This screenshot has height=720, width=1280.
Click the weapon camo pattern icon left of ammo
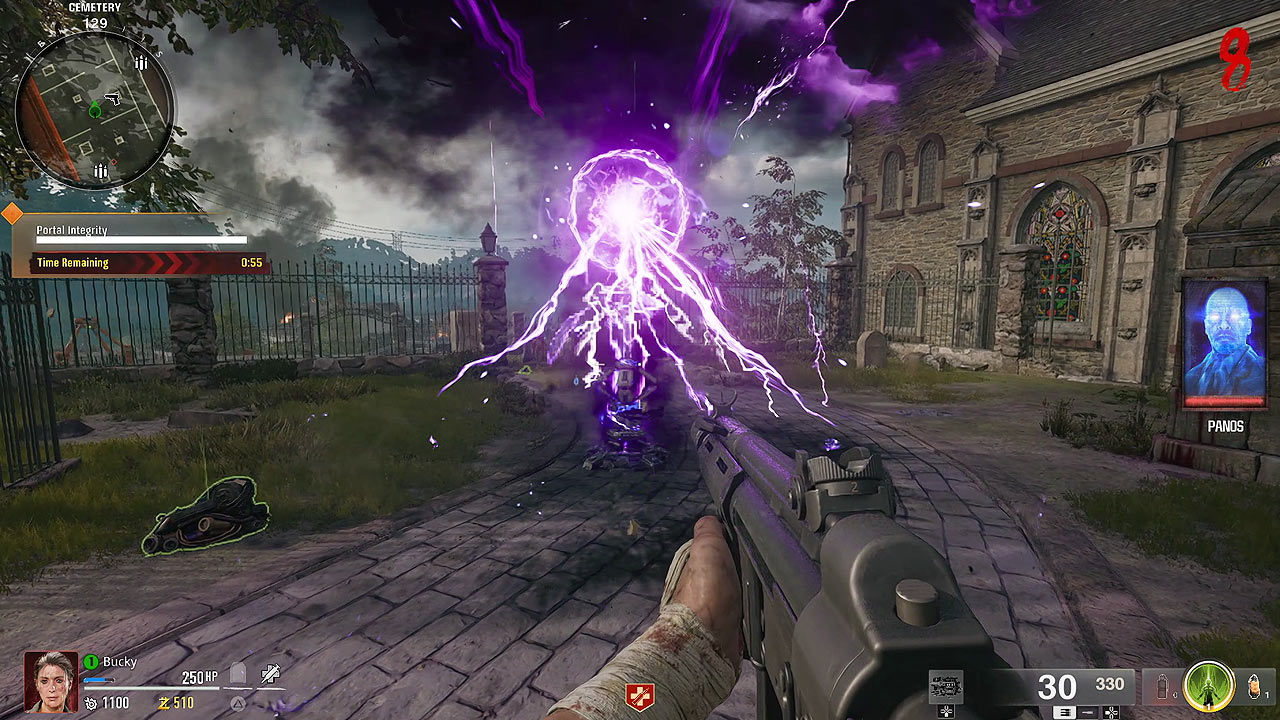pyautogui.click(x=944, y=687)
